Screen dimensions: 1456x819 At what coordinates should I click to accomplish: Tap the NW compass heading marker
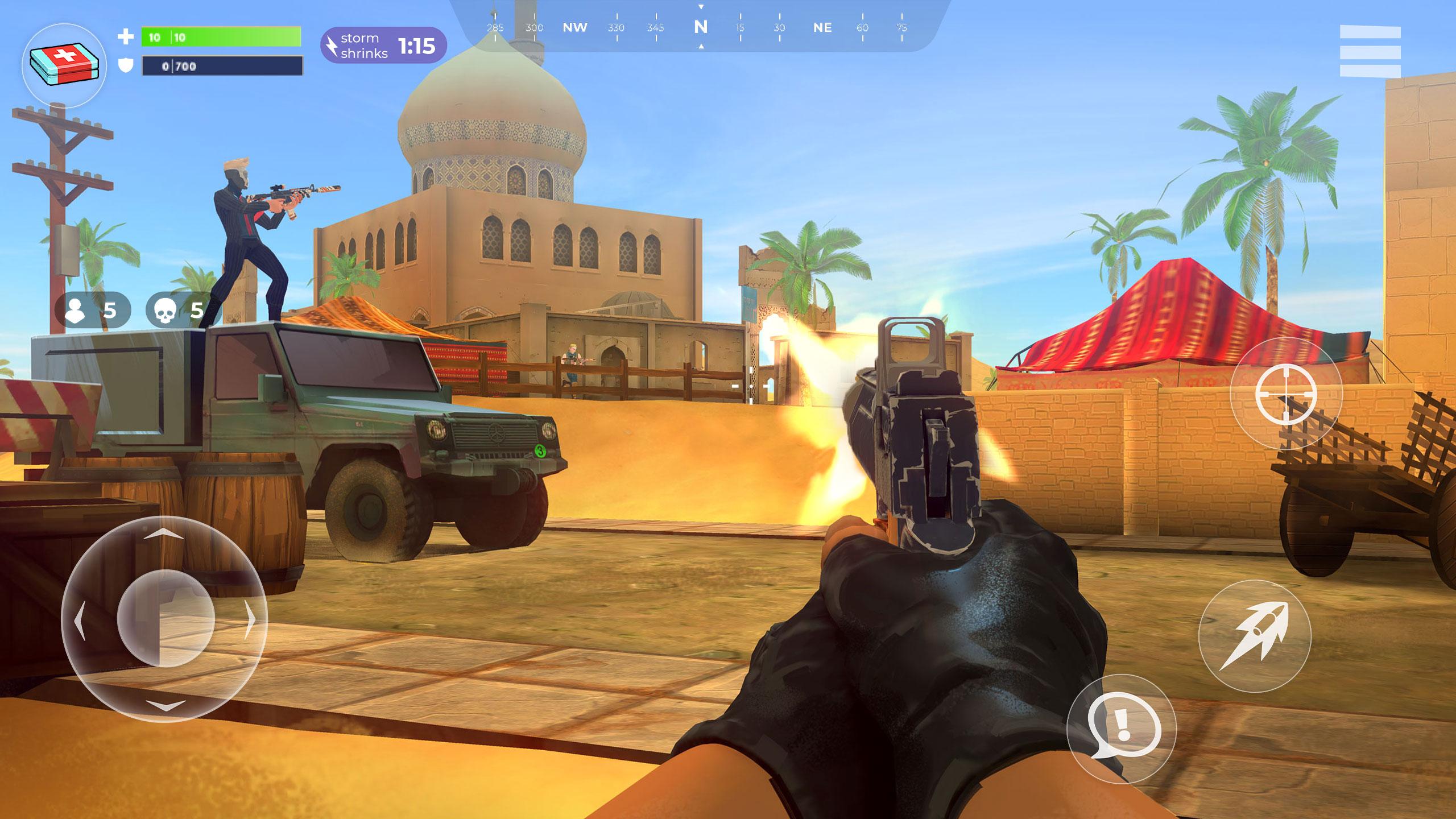575,27
